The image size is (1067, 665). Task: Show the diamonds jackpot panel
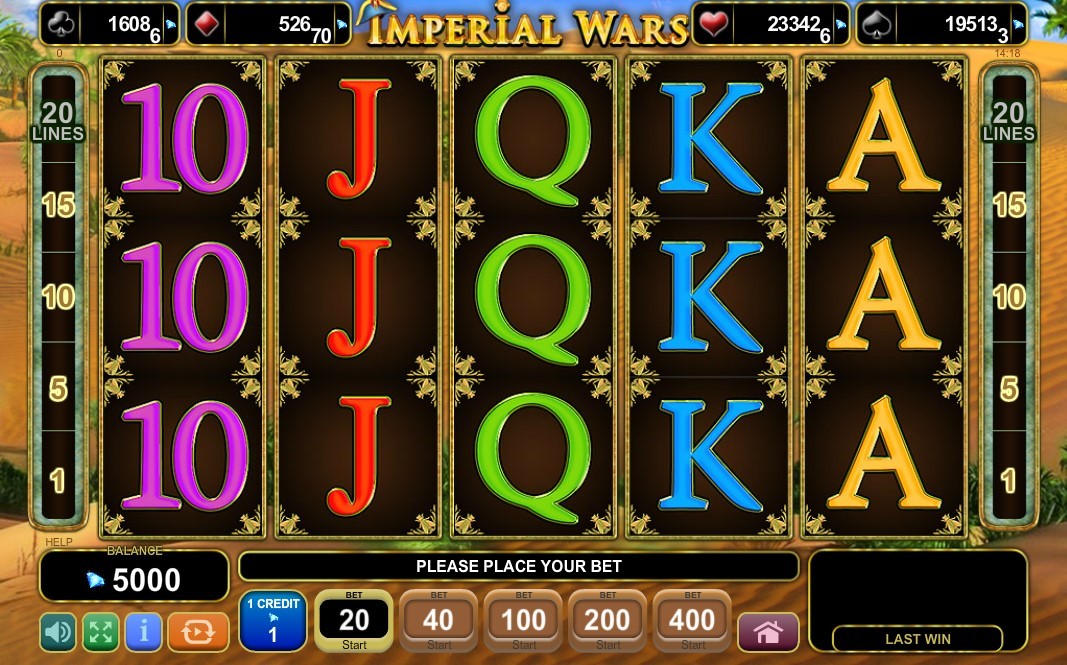(272, 25)
